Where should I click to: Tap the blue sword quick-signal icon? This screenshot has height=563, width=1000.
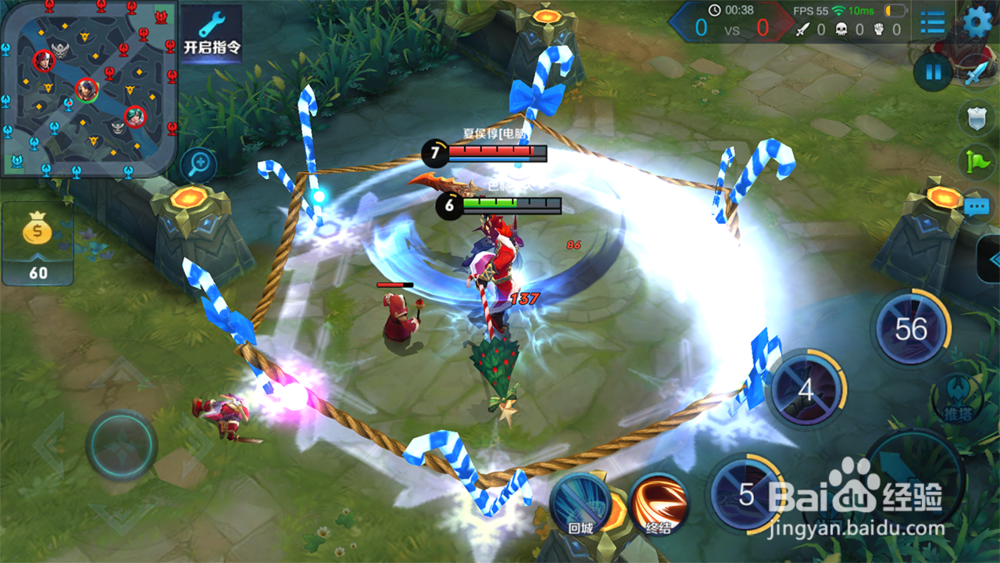click(976, 71)
